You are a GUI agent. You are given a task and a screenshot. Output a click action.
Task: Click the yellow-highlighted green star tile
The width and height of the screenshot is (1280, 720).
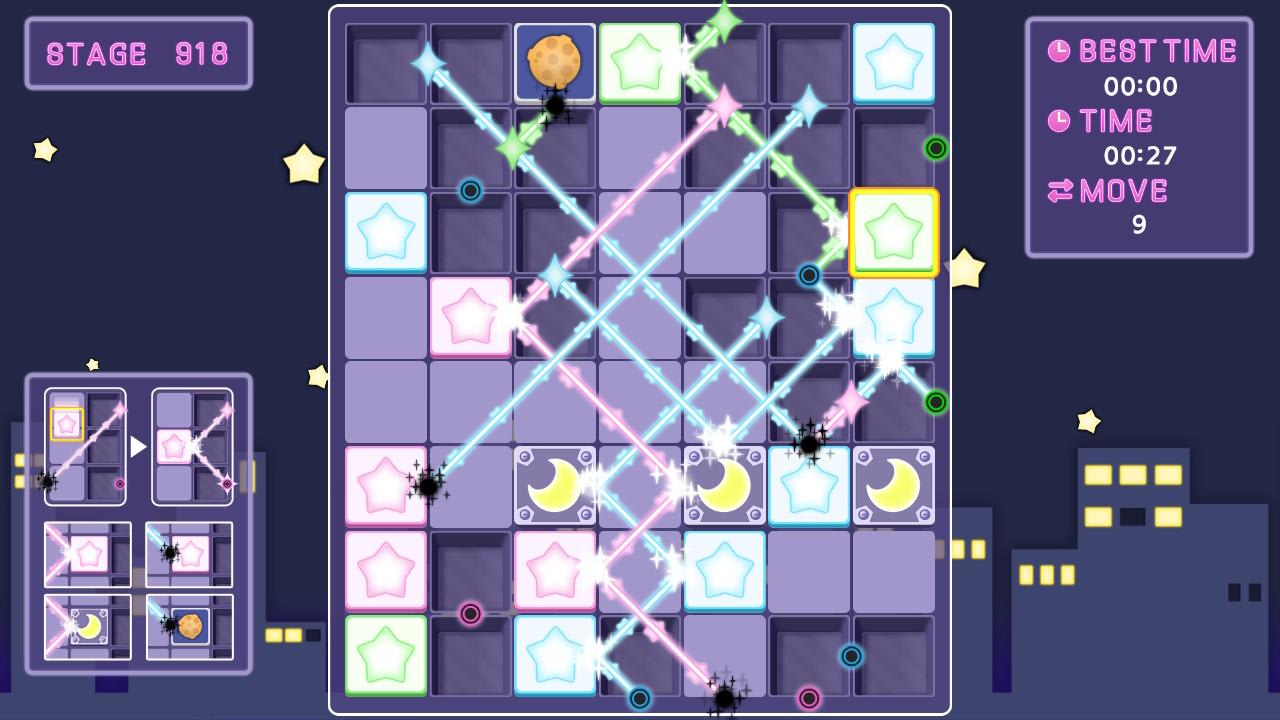(893, 232)
